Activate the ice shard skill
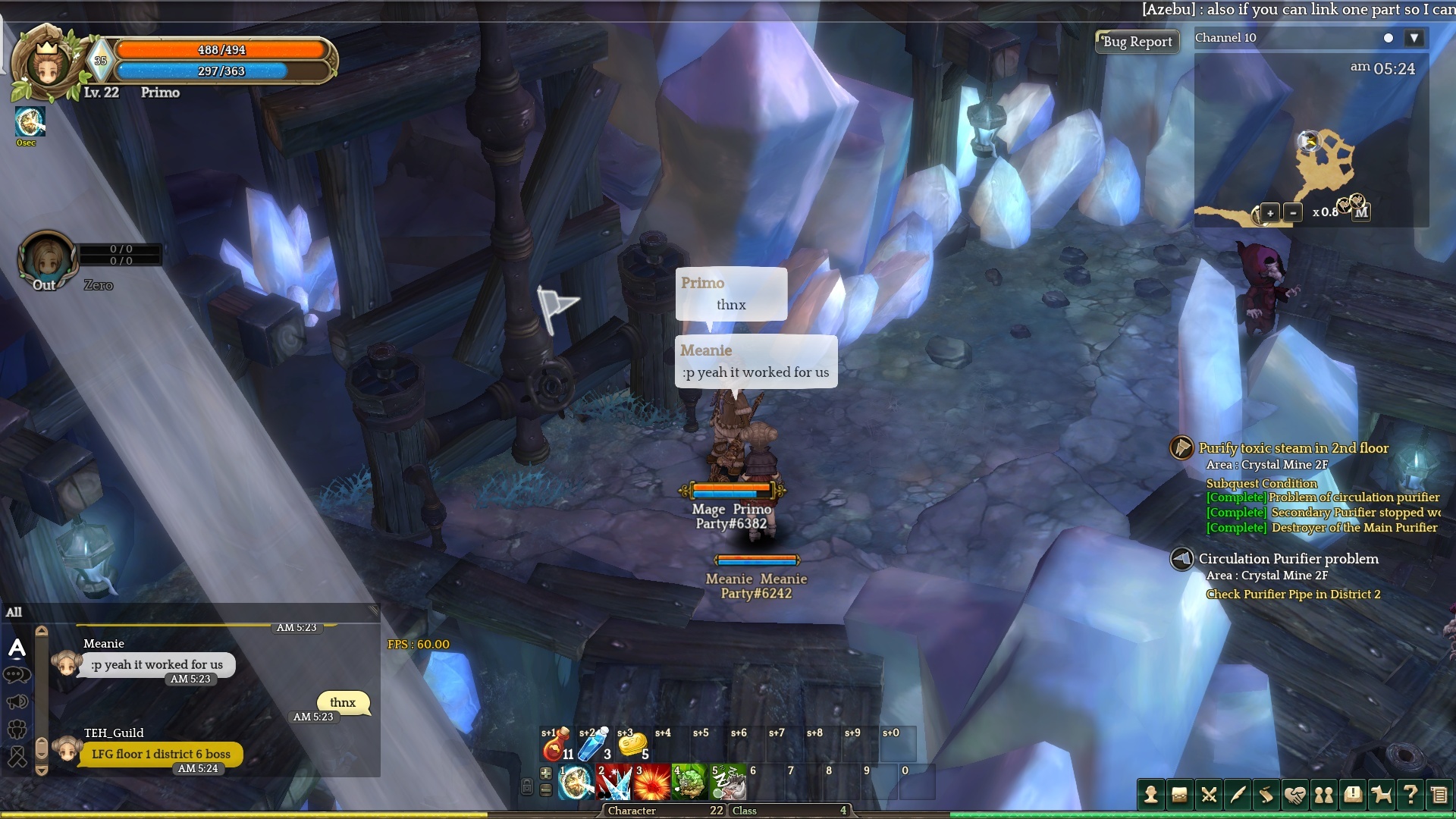 613,783
